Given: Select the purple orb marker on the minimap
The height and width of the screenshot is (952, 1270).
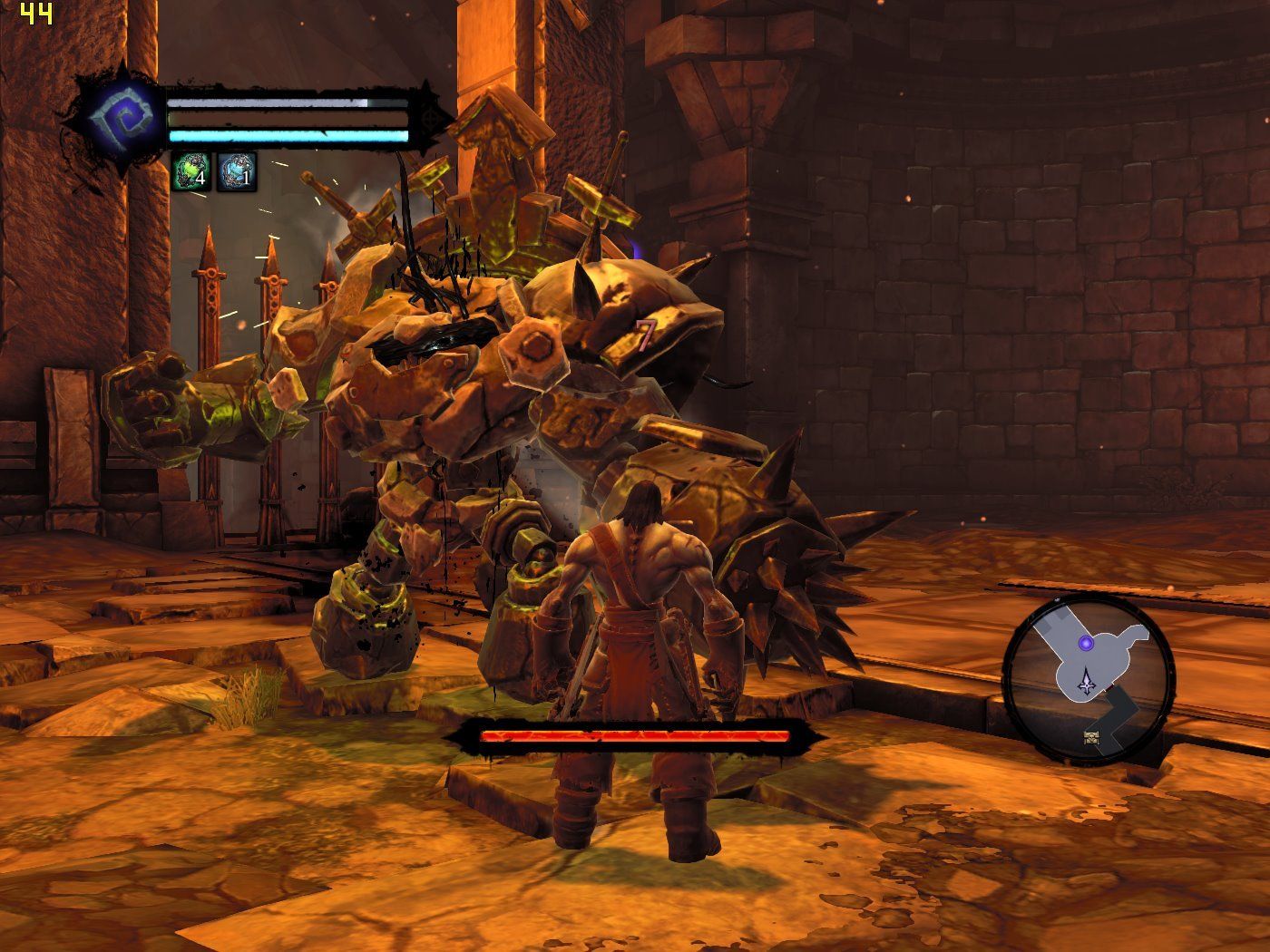Looking at the screenshot, I should [1085, 644].
